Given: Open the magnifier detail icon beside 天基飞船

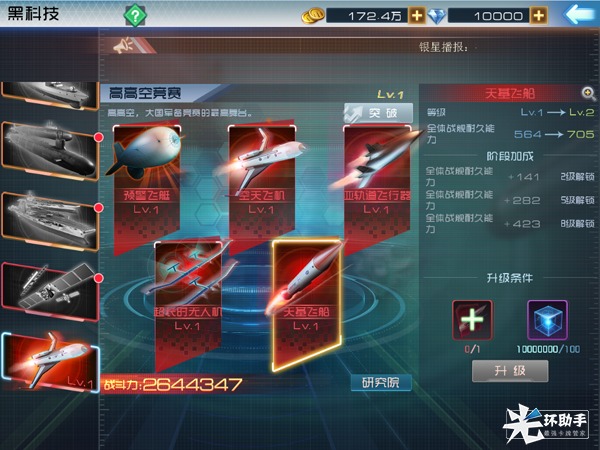Looking at the screenshot, I should pyautogui.click(x=588, y=93).
